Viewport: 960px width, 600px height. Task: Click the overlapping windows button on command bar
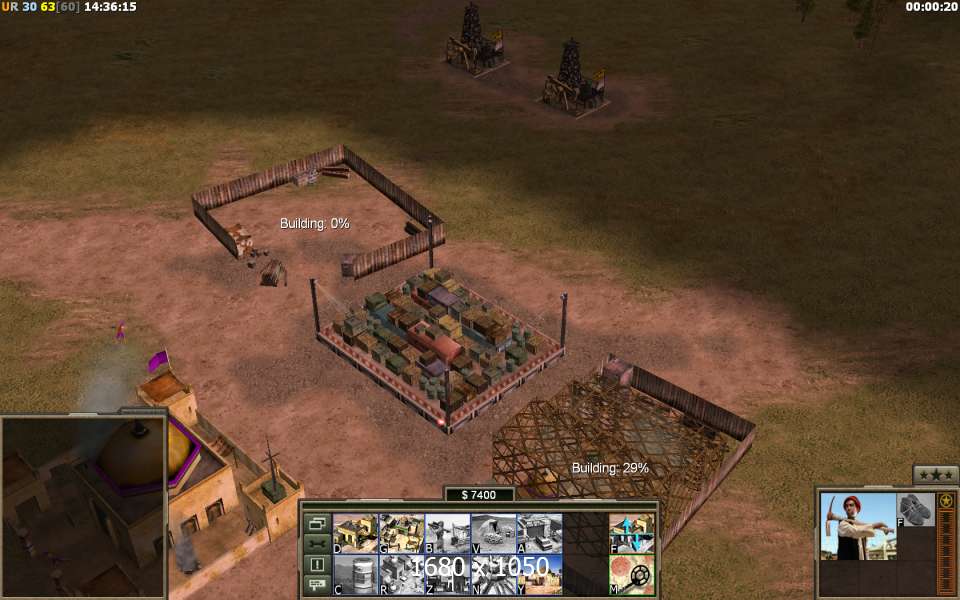pos(318,523)
